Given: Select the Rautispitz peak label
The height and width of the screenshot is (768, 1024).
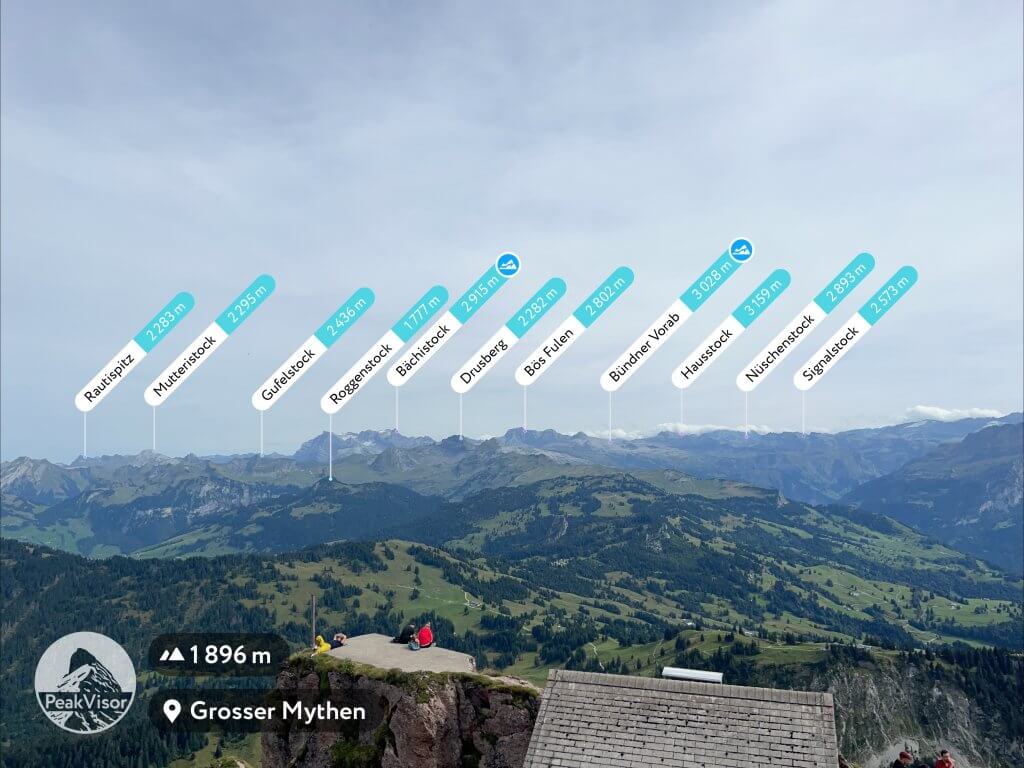Looking at the screenshot, I should click(x=134, y=351).
